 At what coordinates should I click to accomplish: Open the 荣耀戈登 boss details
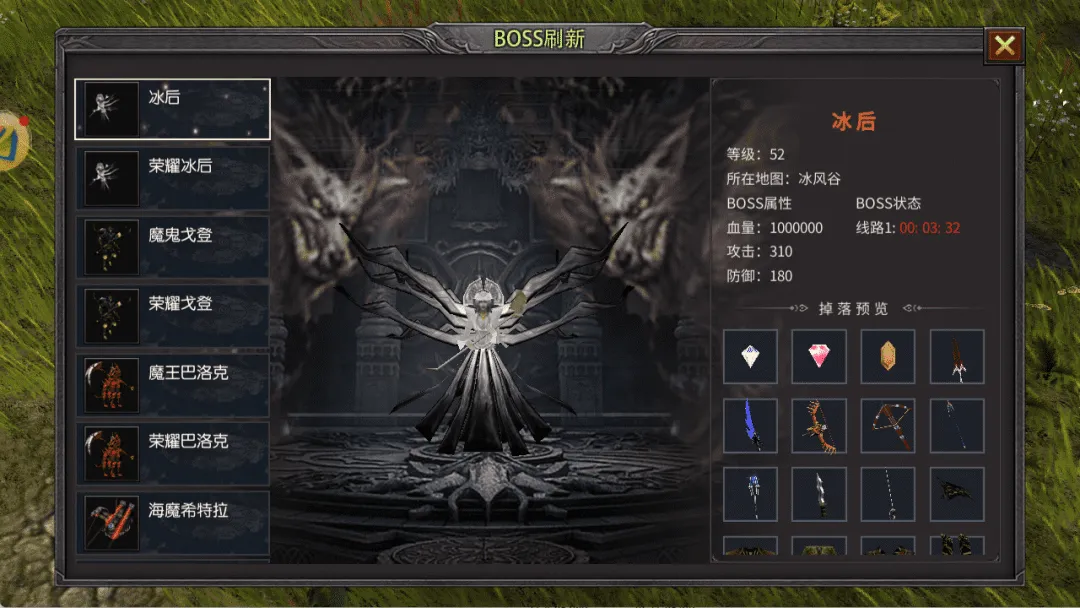[172, 315]
